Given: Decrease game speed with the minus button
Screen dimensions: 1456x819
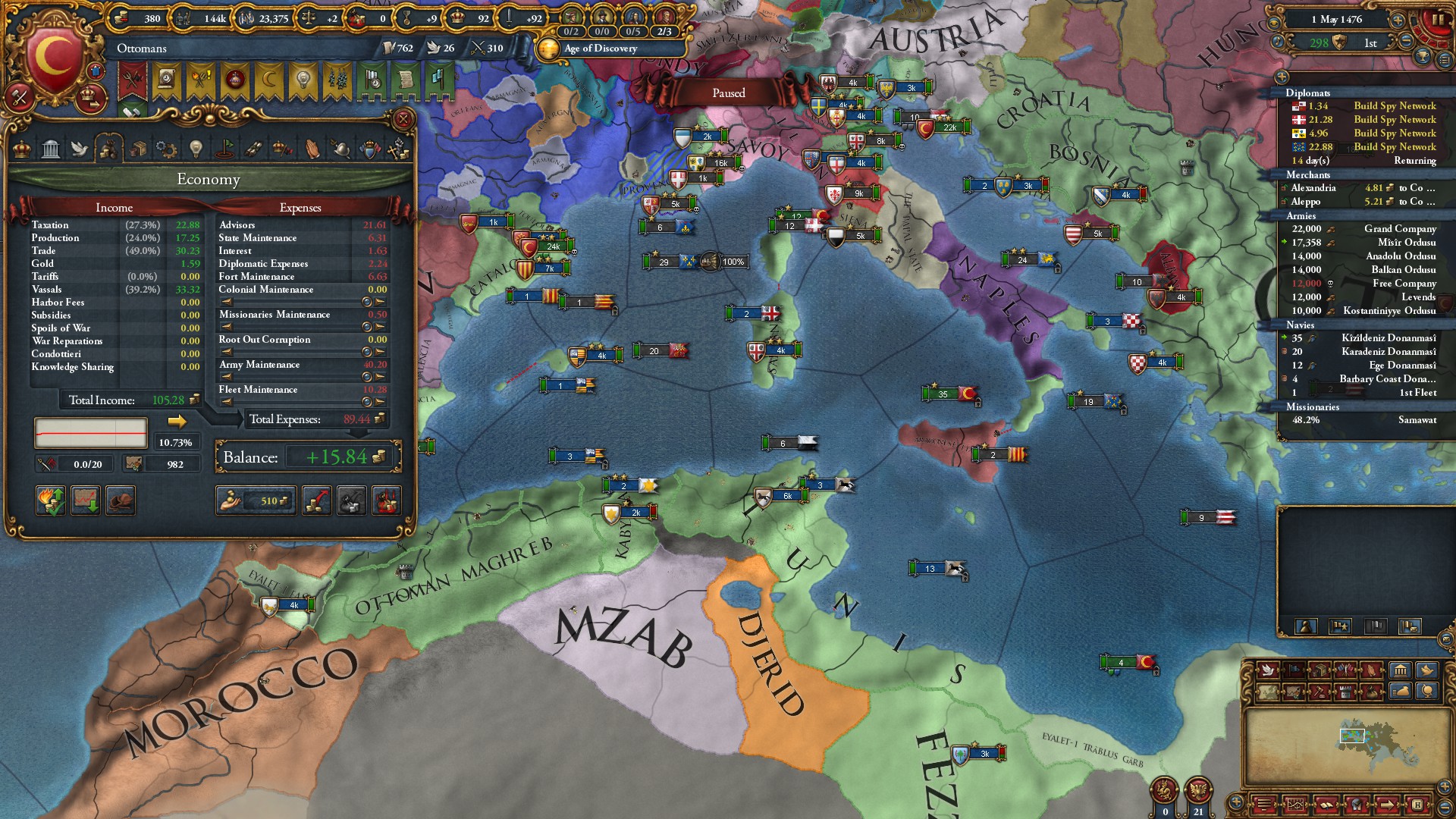Looking at the screenshot, I should pos(1406,40).
